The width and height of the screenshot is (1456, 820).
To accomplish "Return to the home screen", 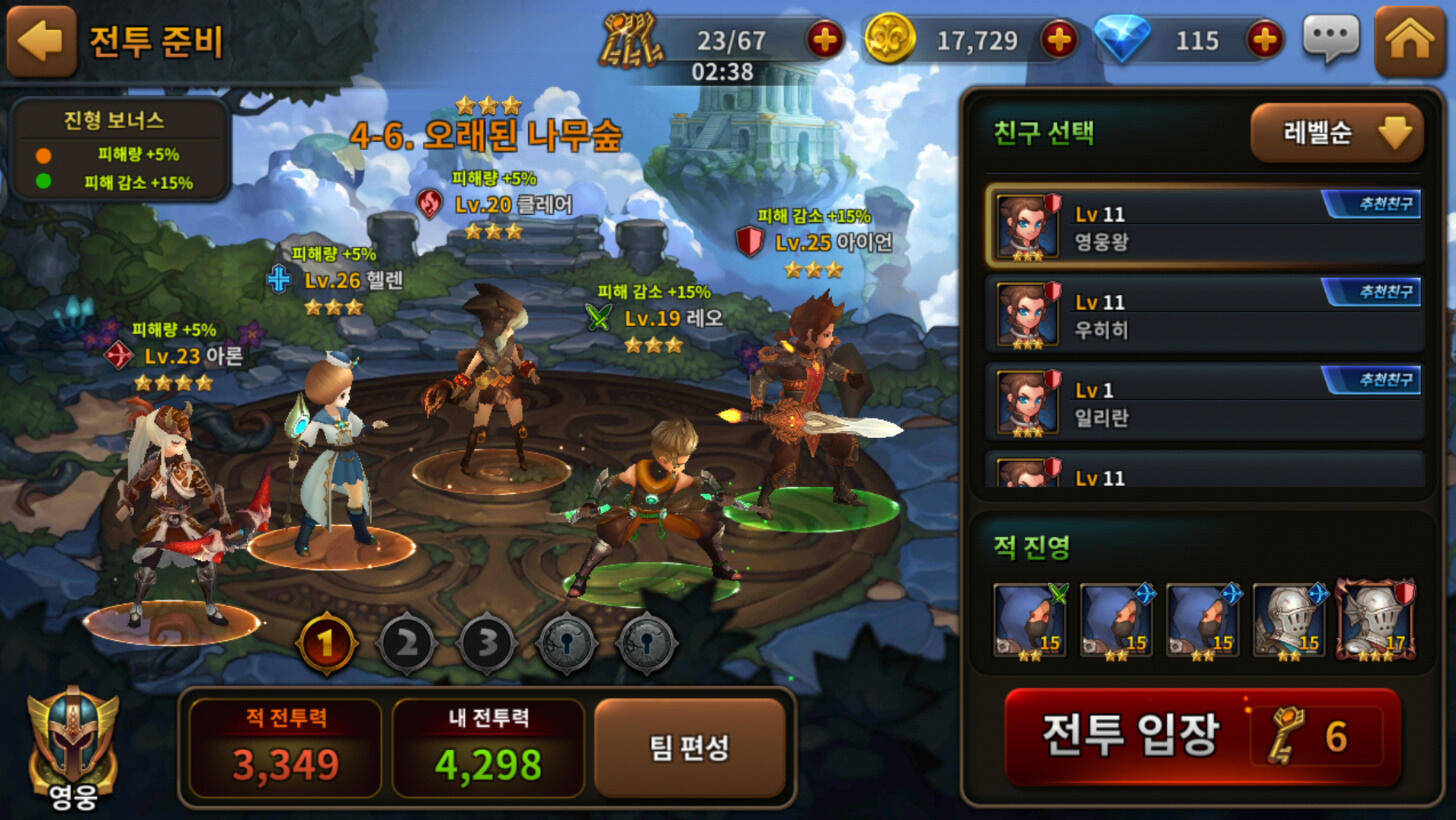I will pos(1410,41).
